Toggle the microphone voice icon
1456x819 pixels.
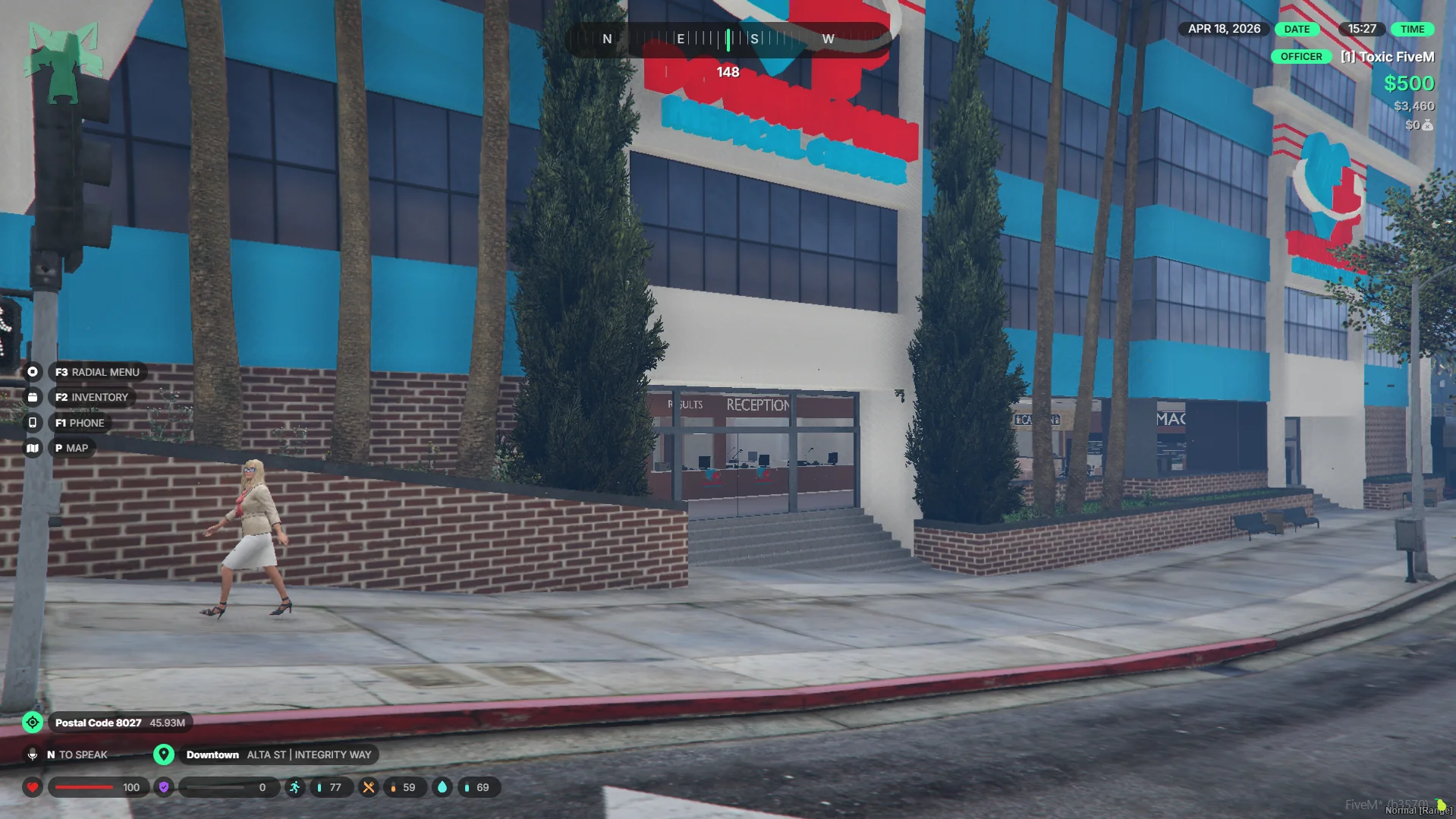point(33,754)
